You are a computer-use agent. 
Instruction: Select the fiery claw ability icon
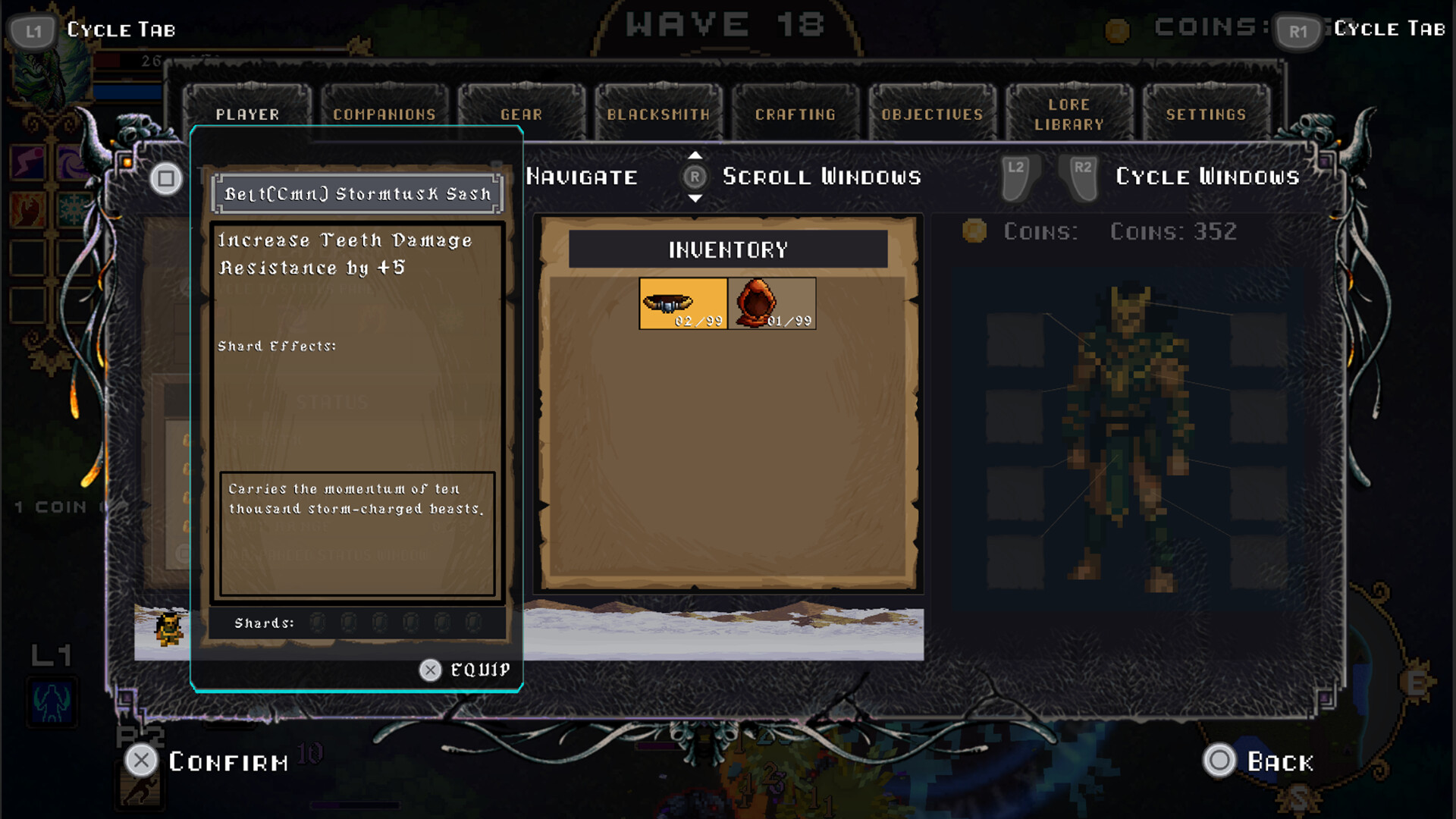pyautogui.click(x=27, y=209)
